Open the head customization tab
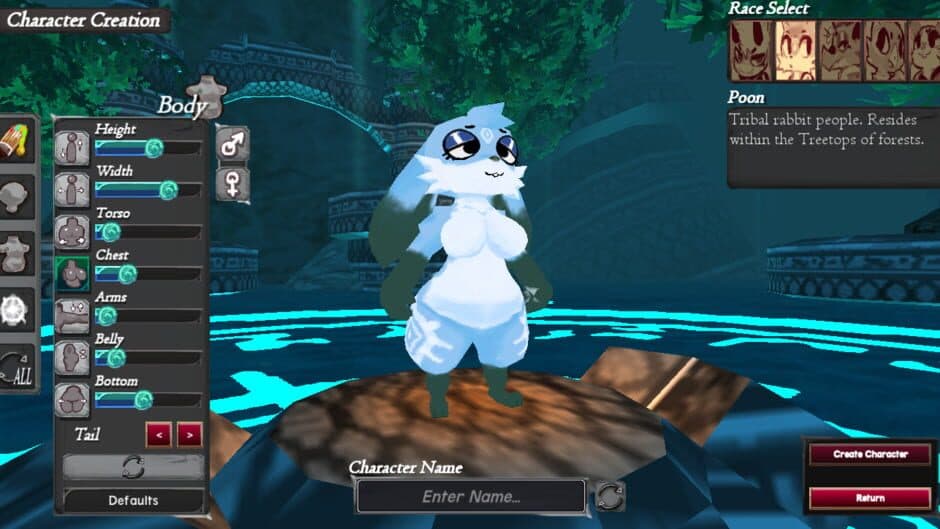Screen dimensions: 940x529 (19, 199)
